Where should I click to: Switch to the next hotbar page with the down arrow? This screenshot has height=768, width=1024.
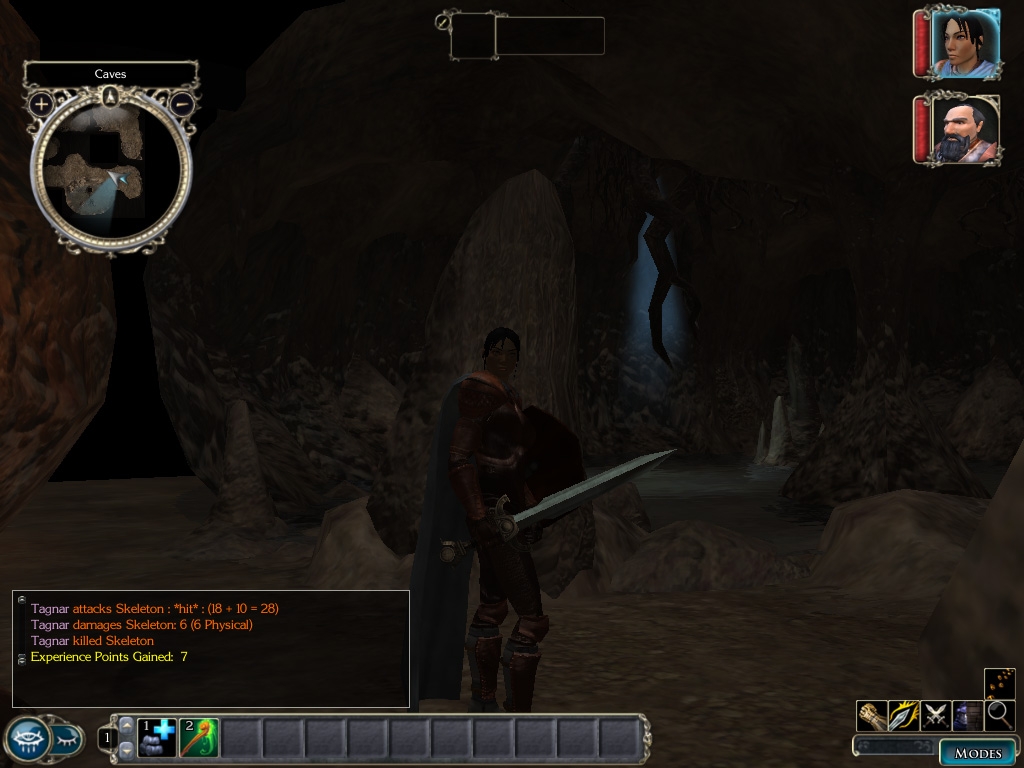coord(127,750)
